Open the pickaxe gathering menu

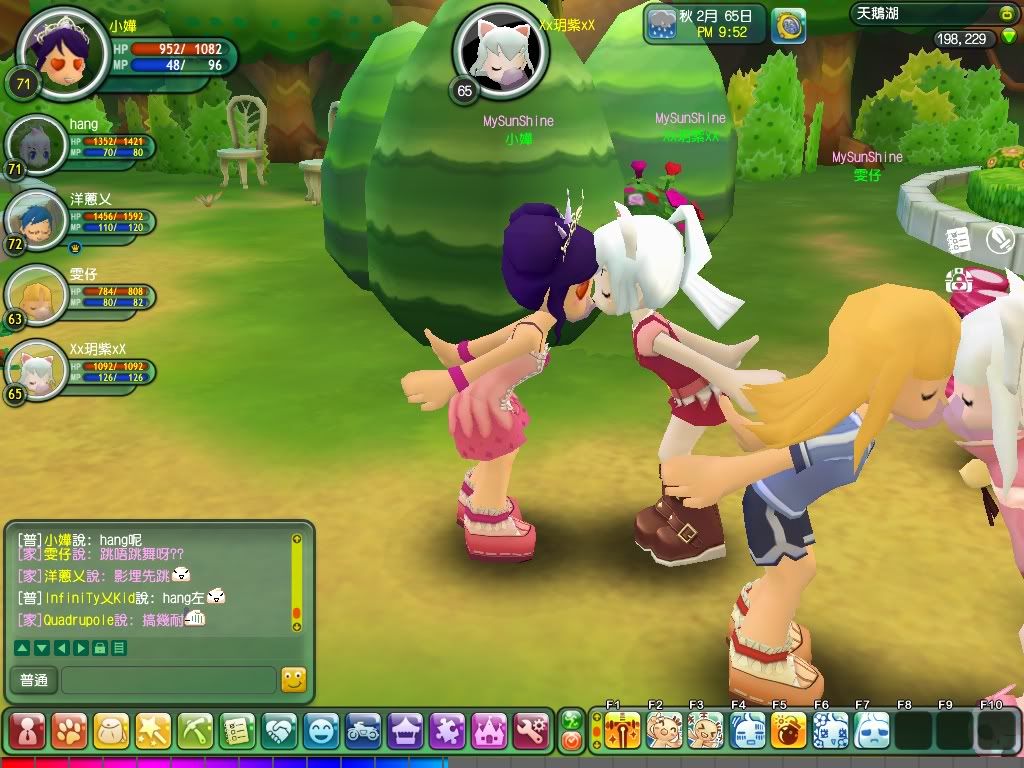(x=195, y=731)
